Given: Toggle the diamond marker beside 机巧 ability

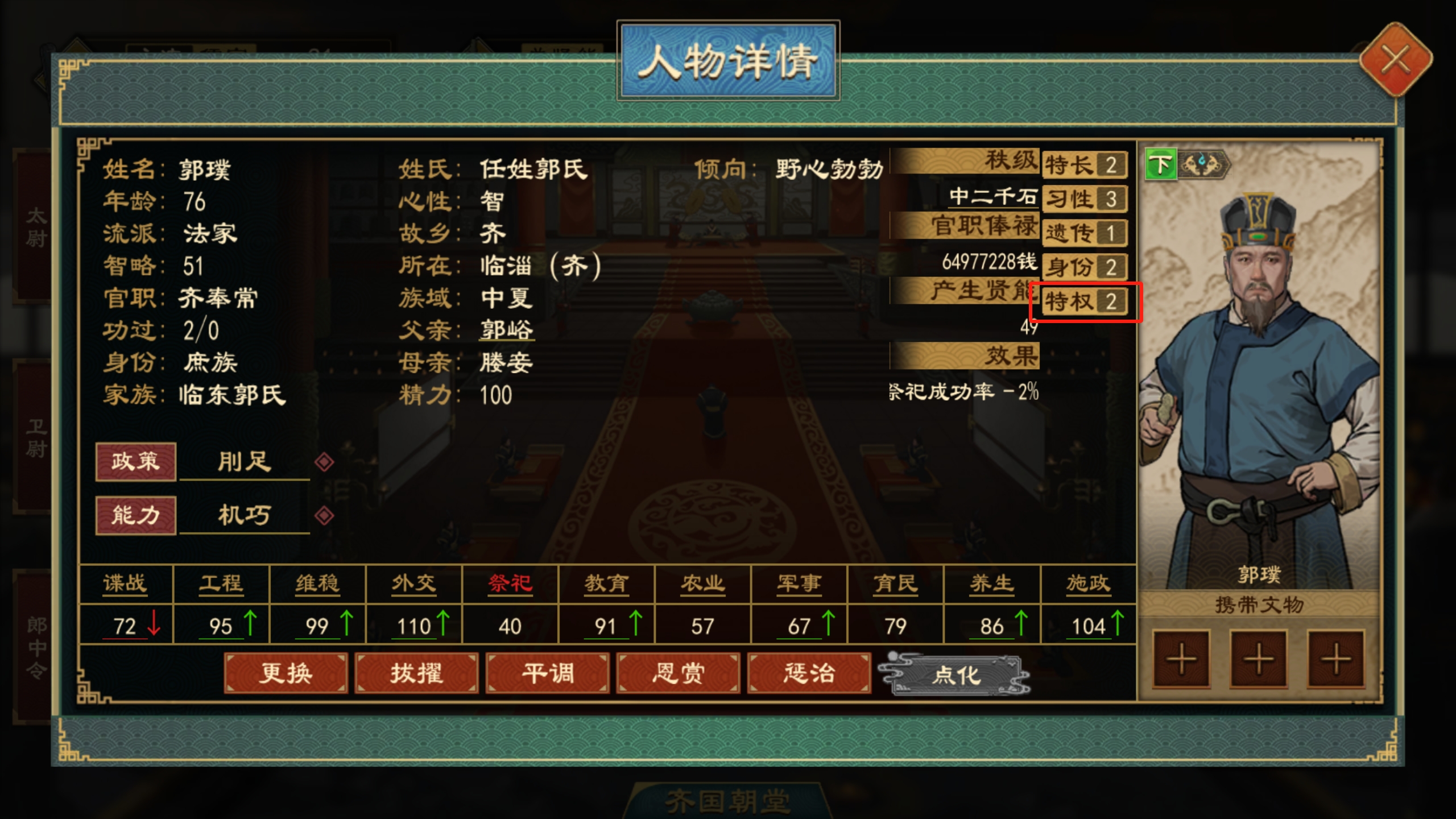Looking at the screenshot, I should point(326,515).
